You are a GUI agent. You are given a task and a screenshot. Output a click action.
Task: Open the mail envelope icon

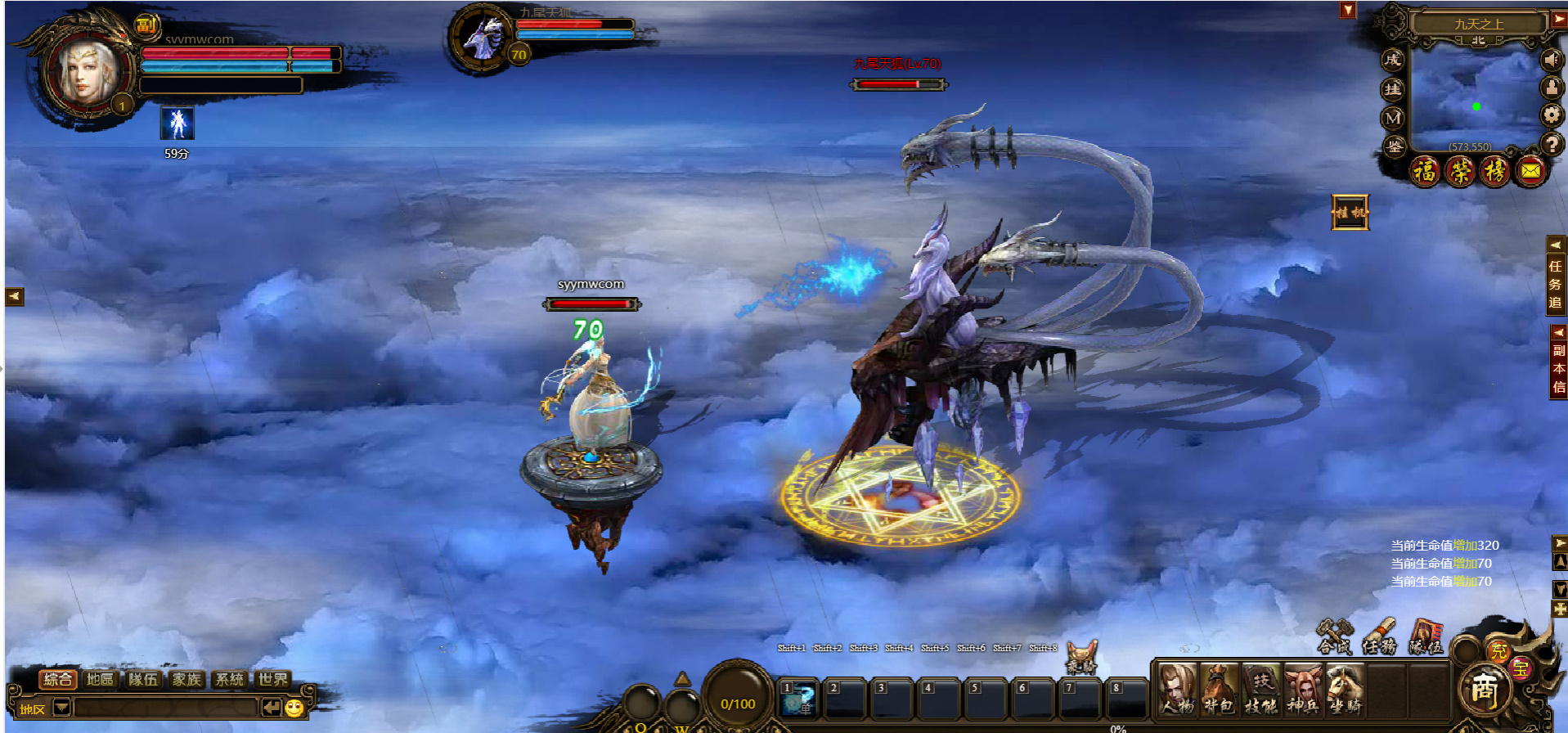coord(1530,171)
